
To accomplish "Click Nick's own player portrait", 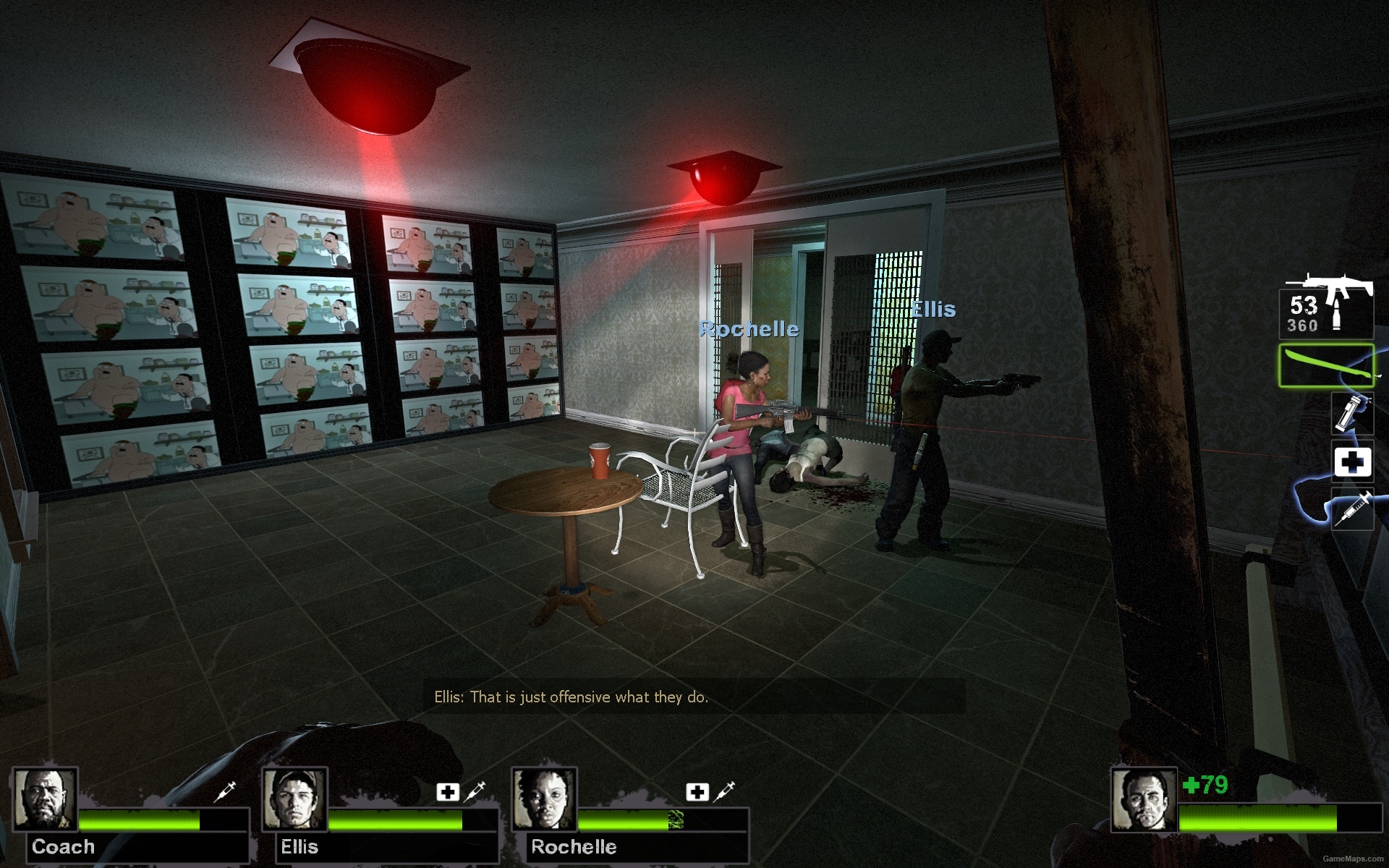I will click(1144, 799).
